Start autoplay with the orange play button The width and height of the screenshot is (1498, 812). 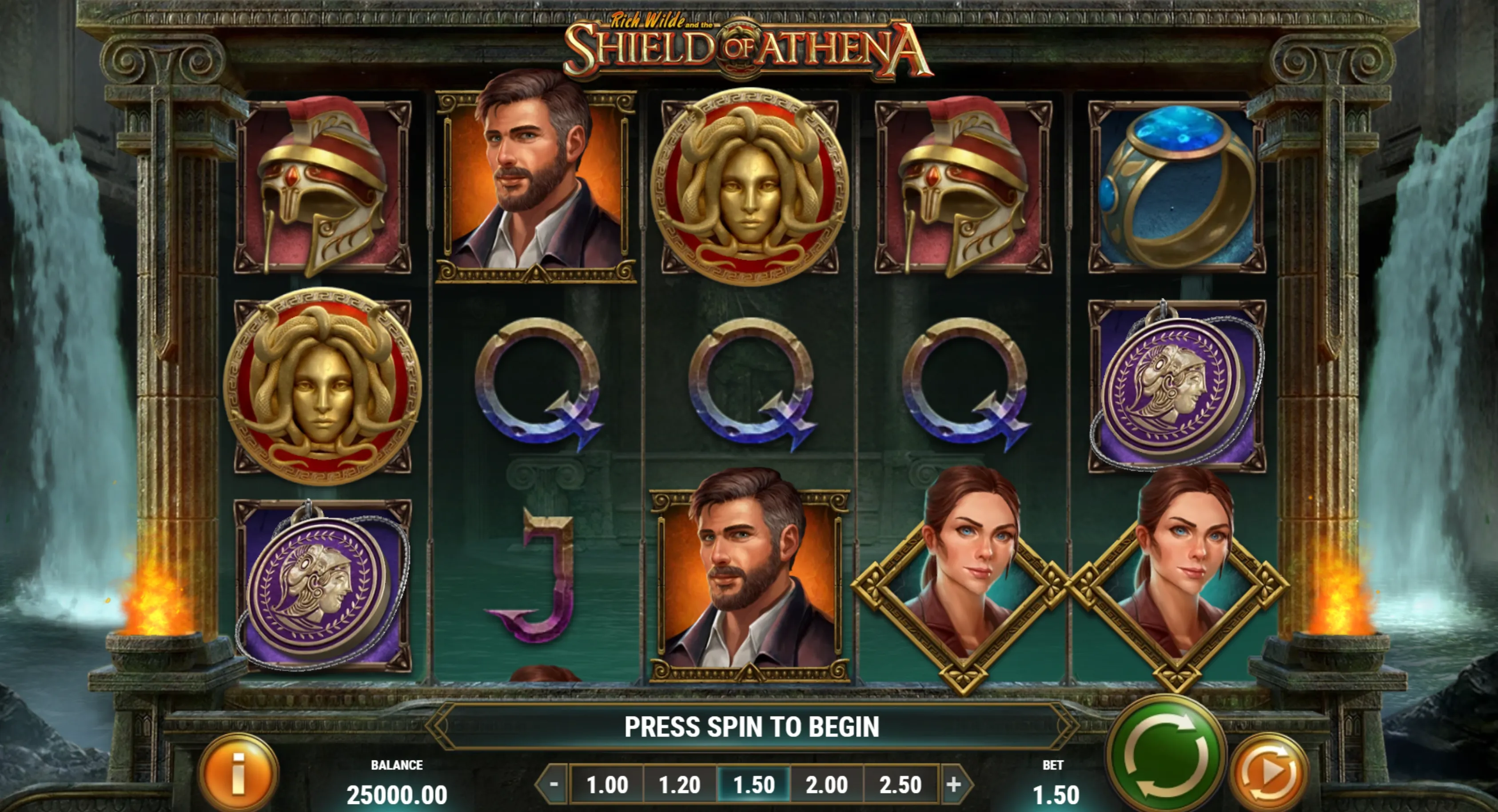tap(1270, 773)
